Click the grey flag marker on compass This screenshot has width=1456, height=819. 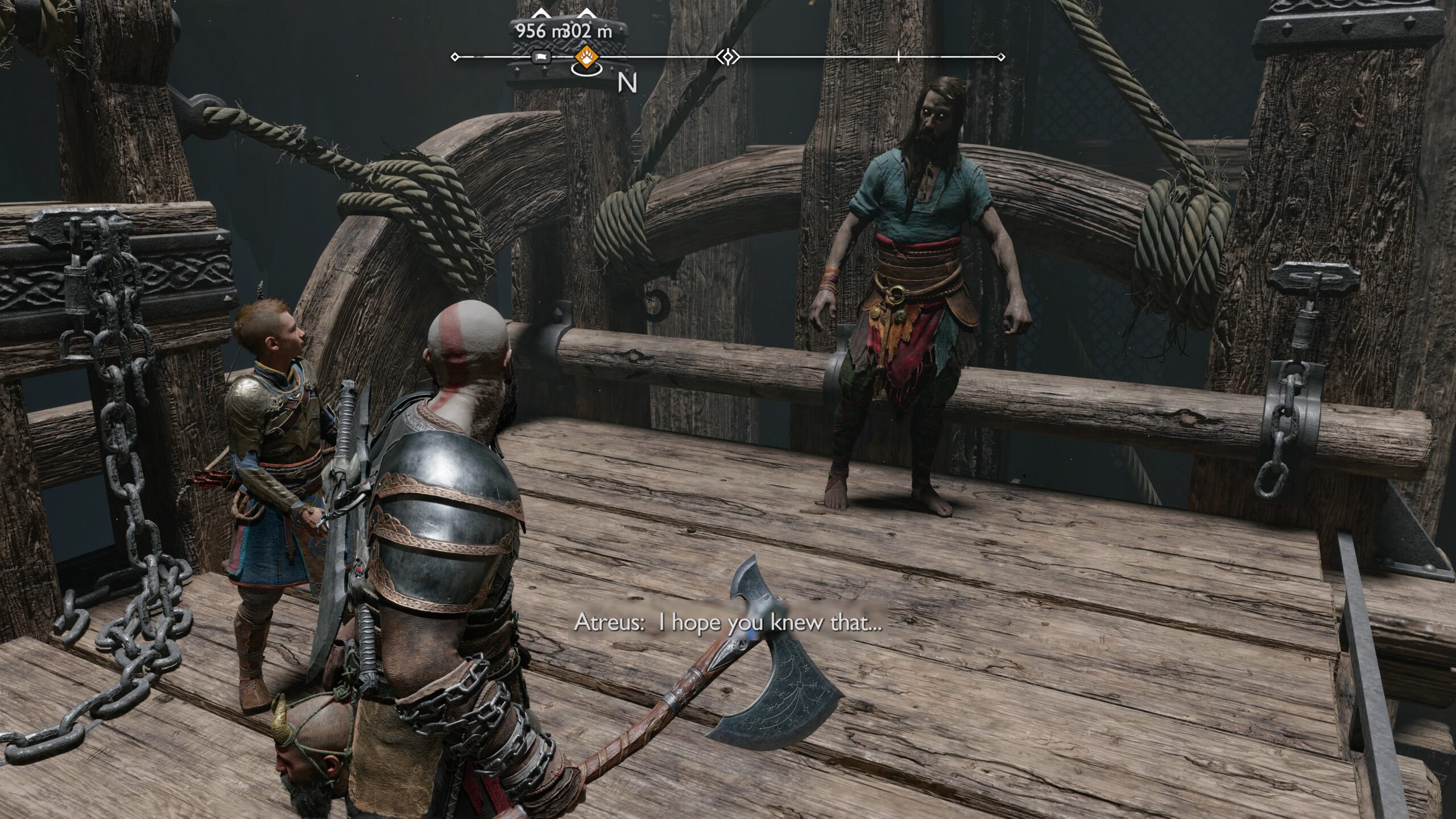pos(541,57)
